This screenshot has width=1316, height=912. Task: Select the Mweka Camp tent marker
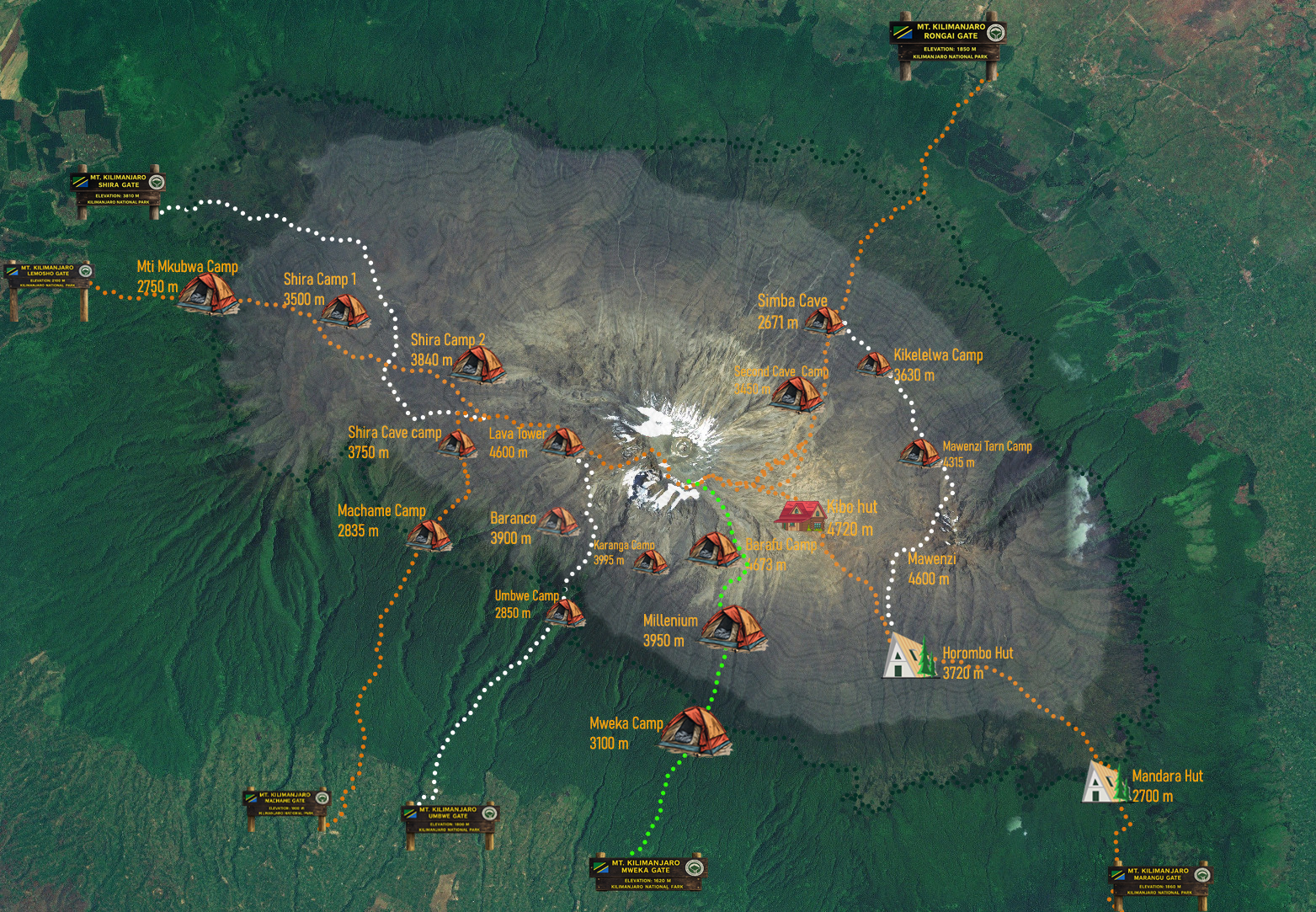(x=695, y=732)
